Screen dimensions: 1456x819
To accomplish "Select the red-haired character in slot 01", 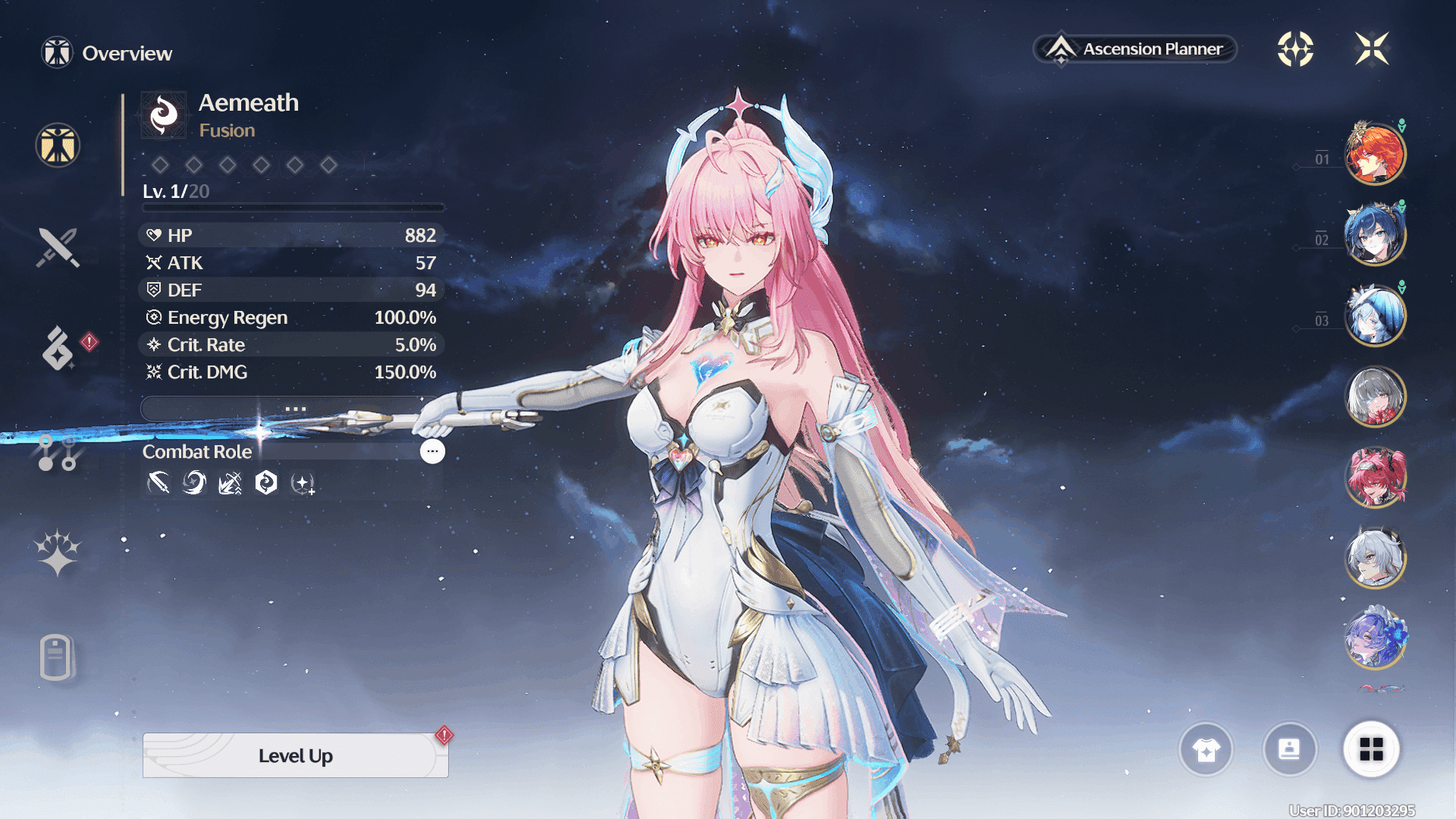I will pos(1374,154).
